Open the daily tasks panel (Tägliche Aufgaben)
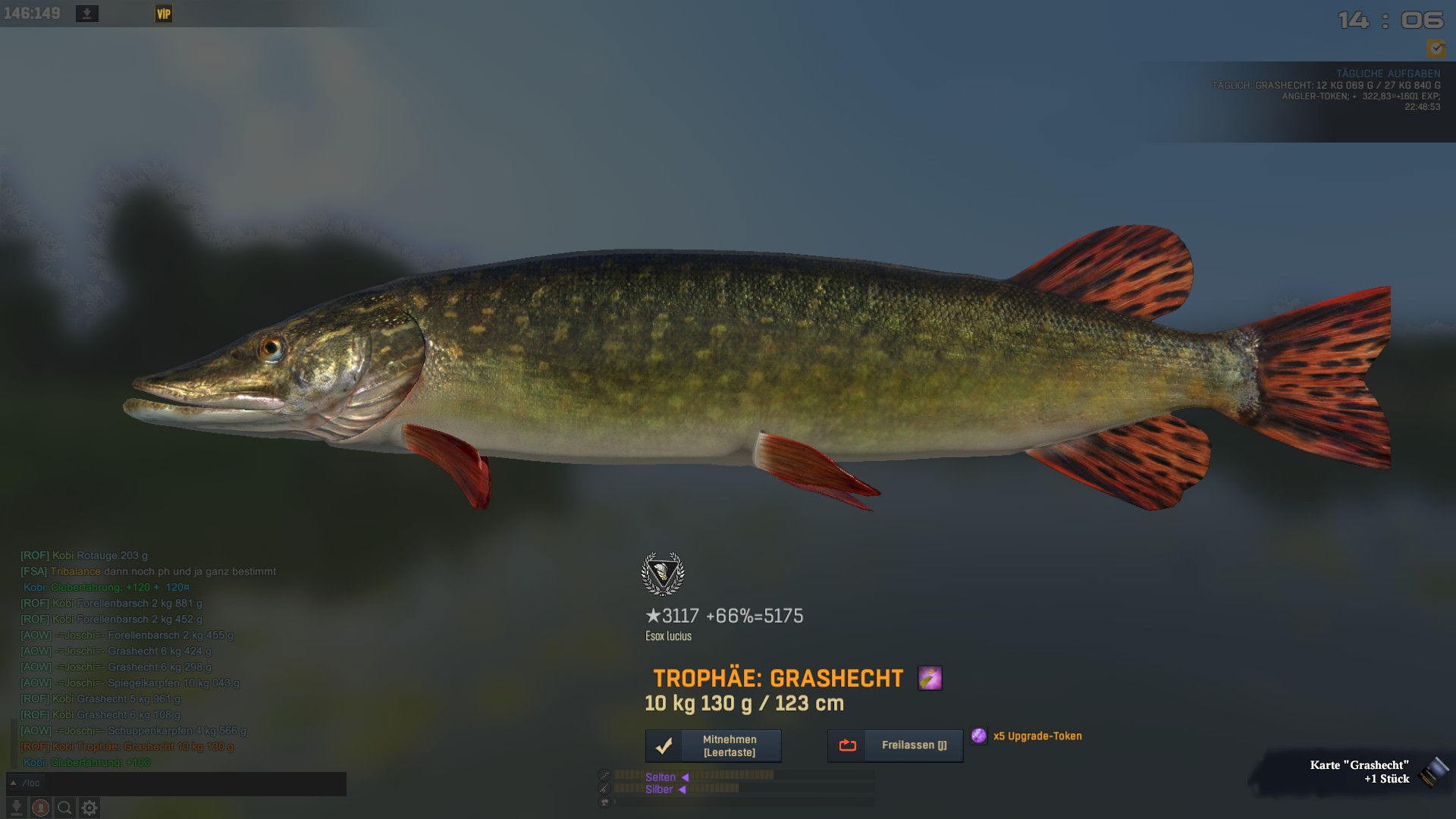Image resolution: width=1456 pixels, height=819 pixels. [1388, 74]
